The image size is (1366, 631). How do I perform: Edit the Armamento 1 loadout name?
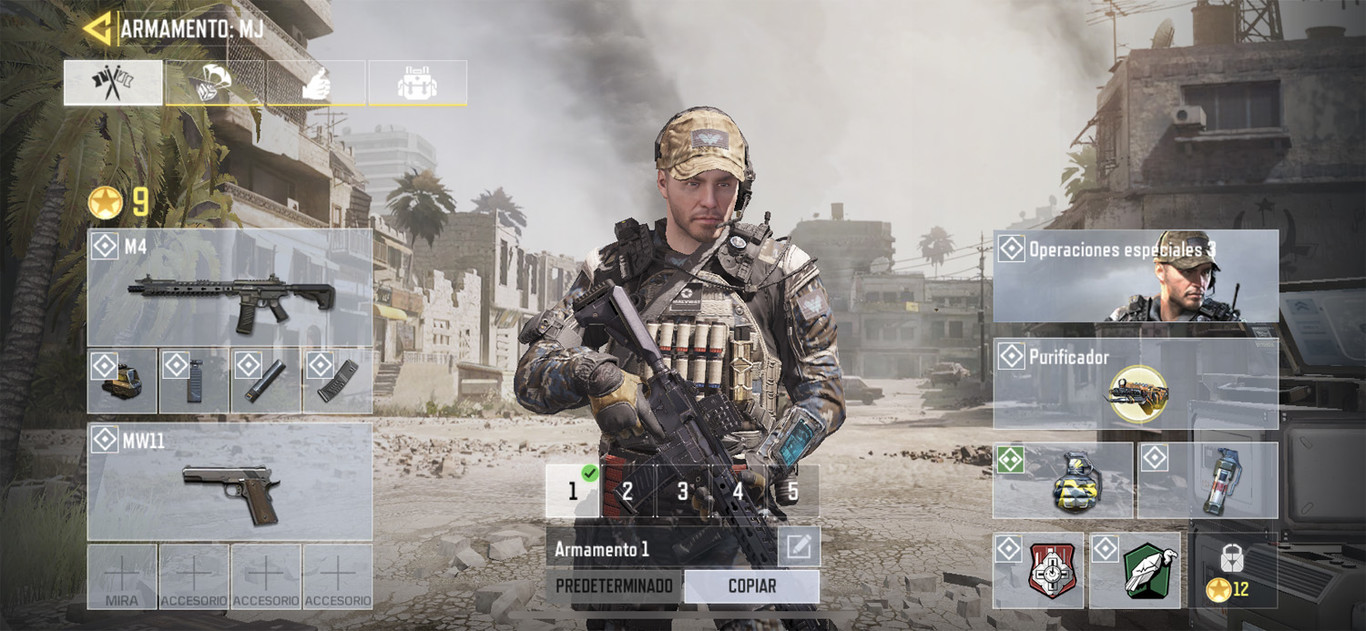click(798, 547)
